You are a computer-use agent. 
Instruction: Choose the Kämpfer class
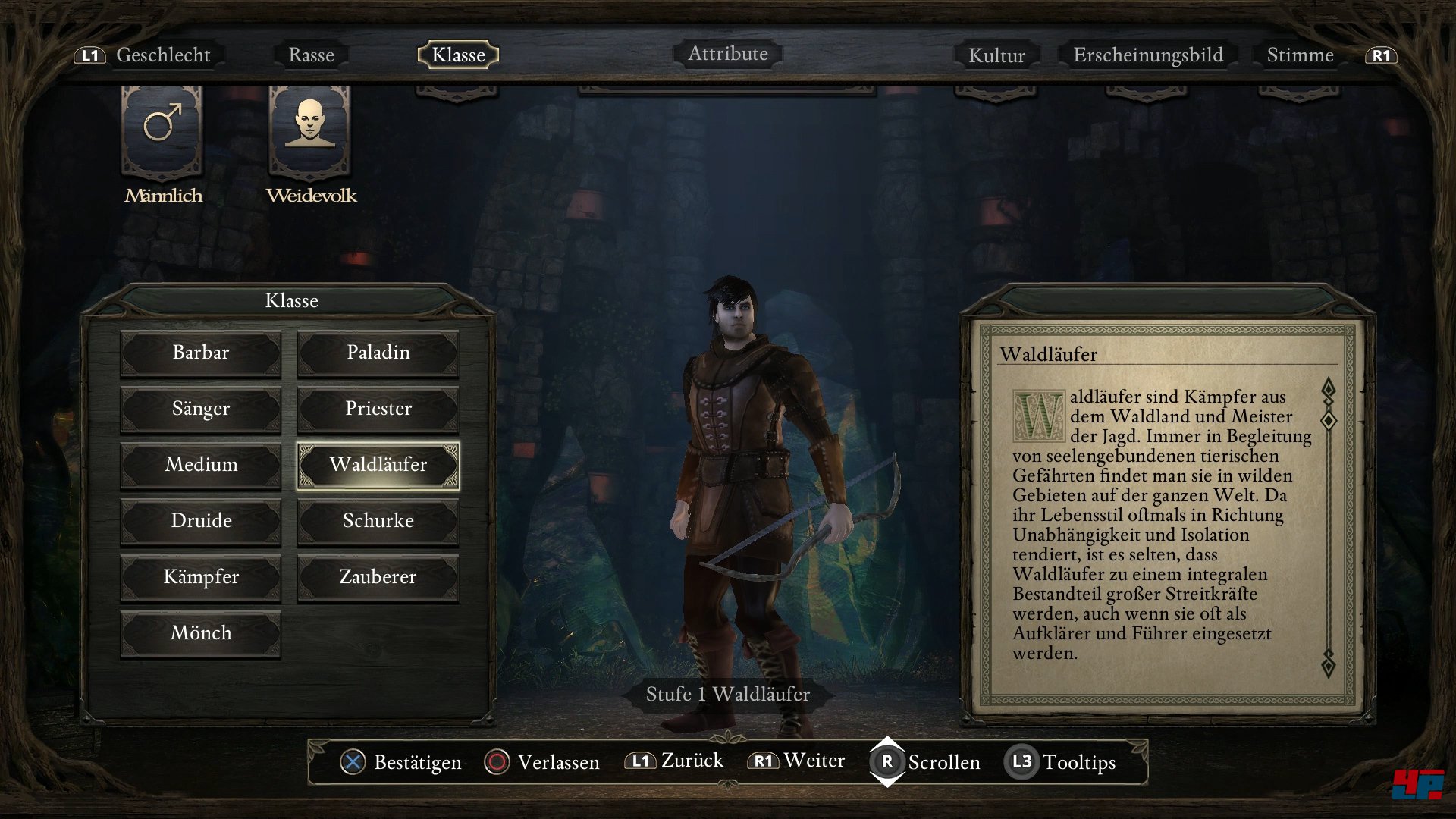201,577
